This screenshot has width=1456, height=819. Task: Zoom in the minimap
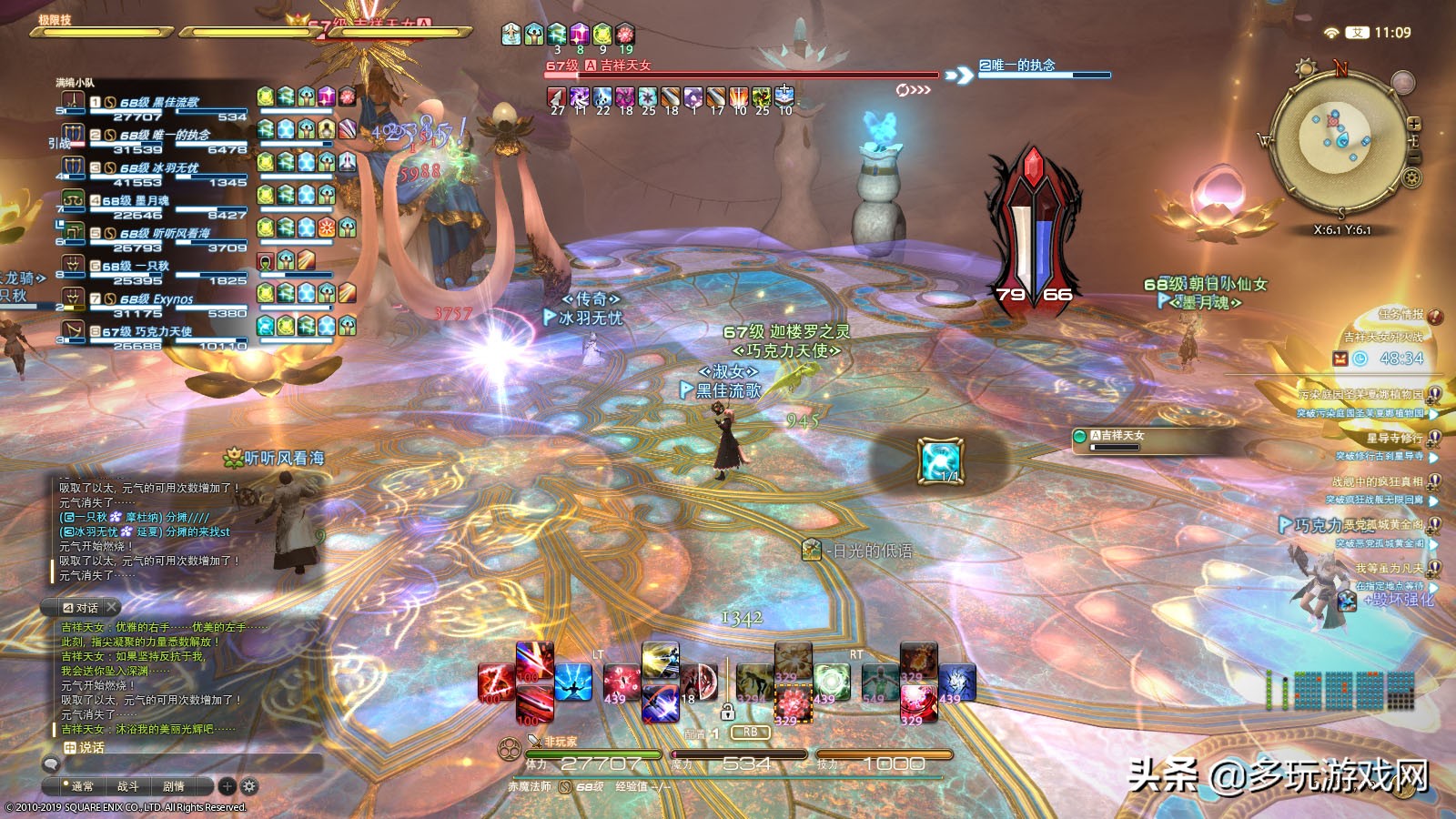tap(1414, 125)
